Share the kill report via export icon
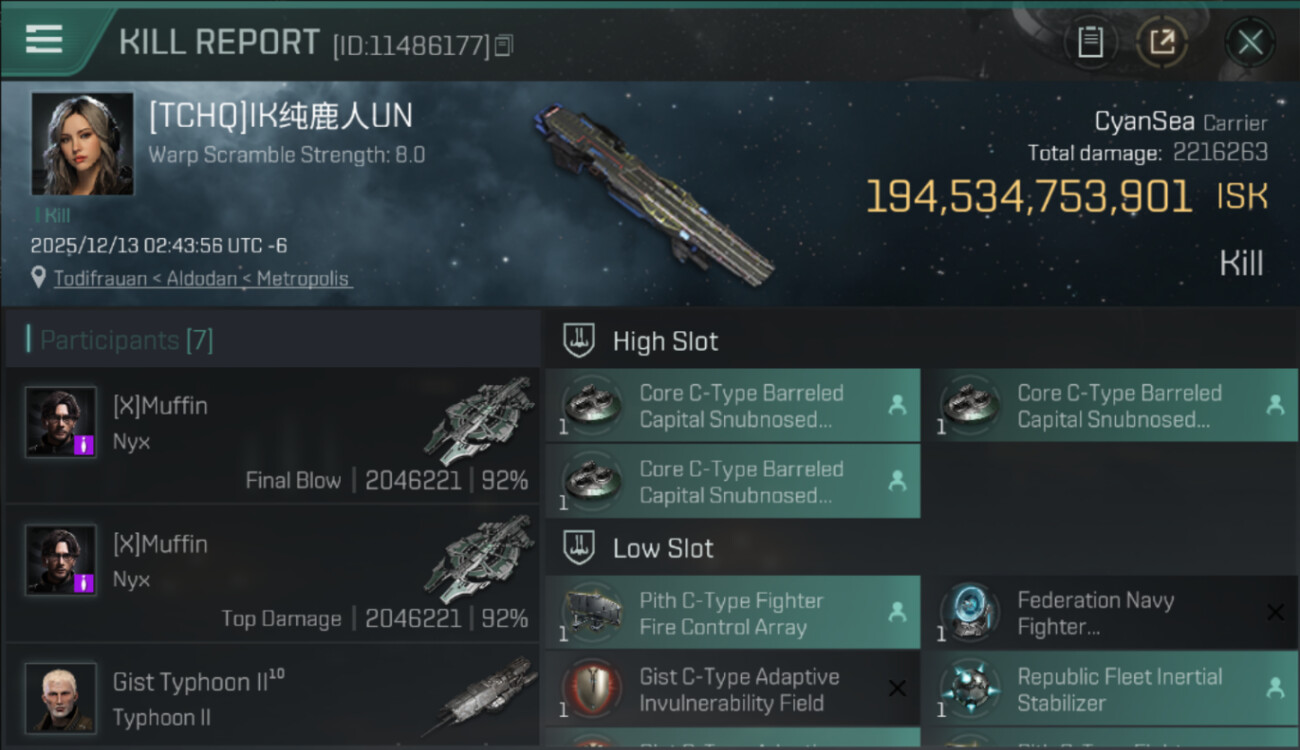Screen dimensions: 1300x750 [1163, 43]
